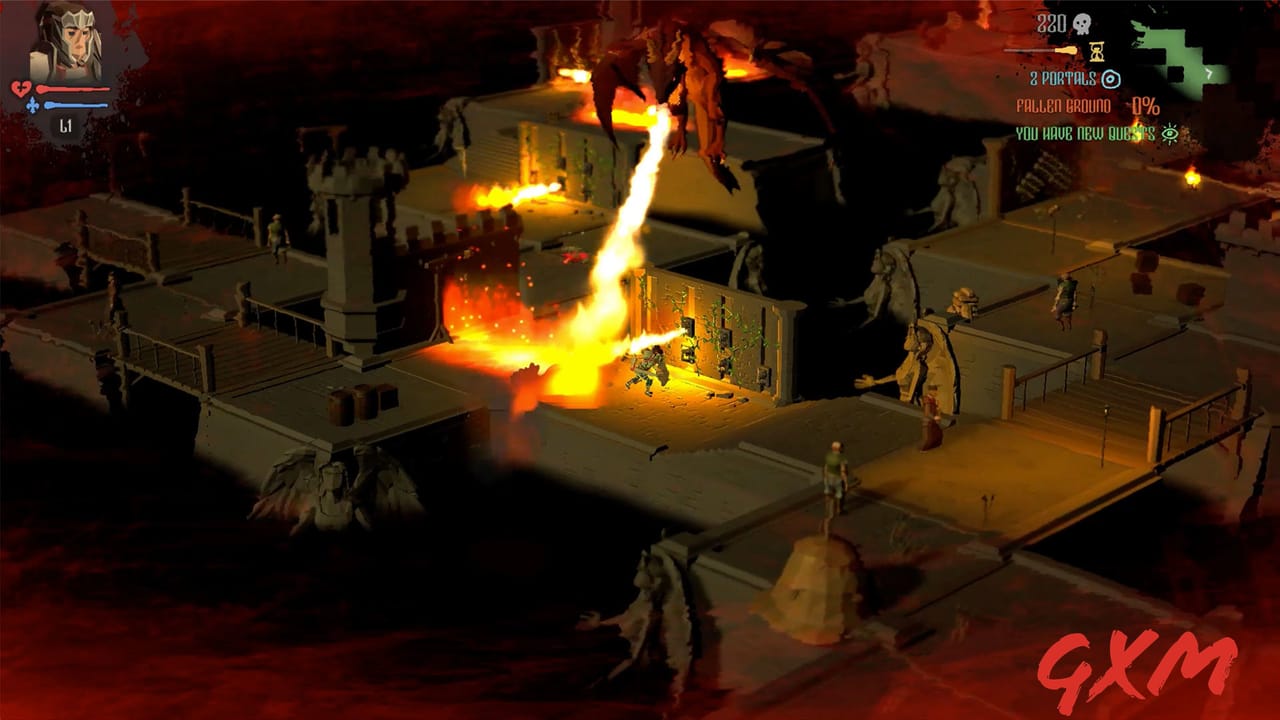Open the YOU HAVE NEW QUESTS text
The height and width of the screenshot is (720, 1280).
click(x=1085, y=131)
